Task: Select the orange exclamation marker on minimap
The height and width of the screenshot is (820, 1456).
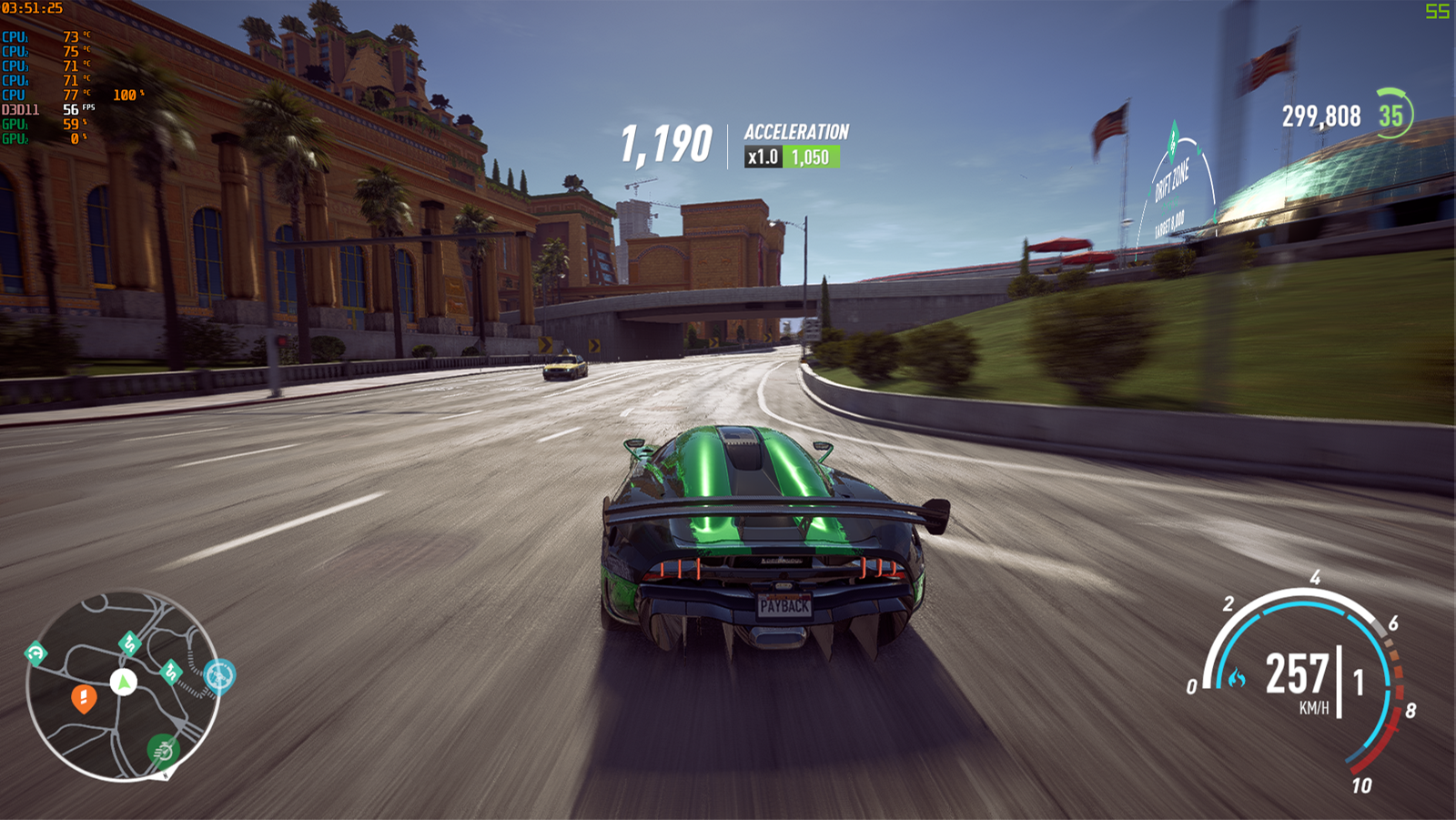Action: 84,698
